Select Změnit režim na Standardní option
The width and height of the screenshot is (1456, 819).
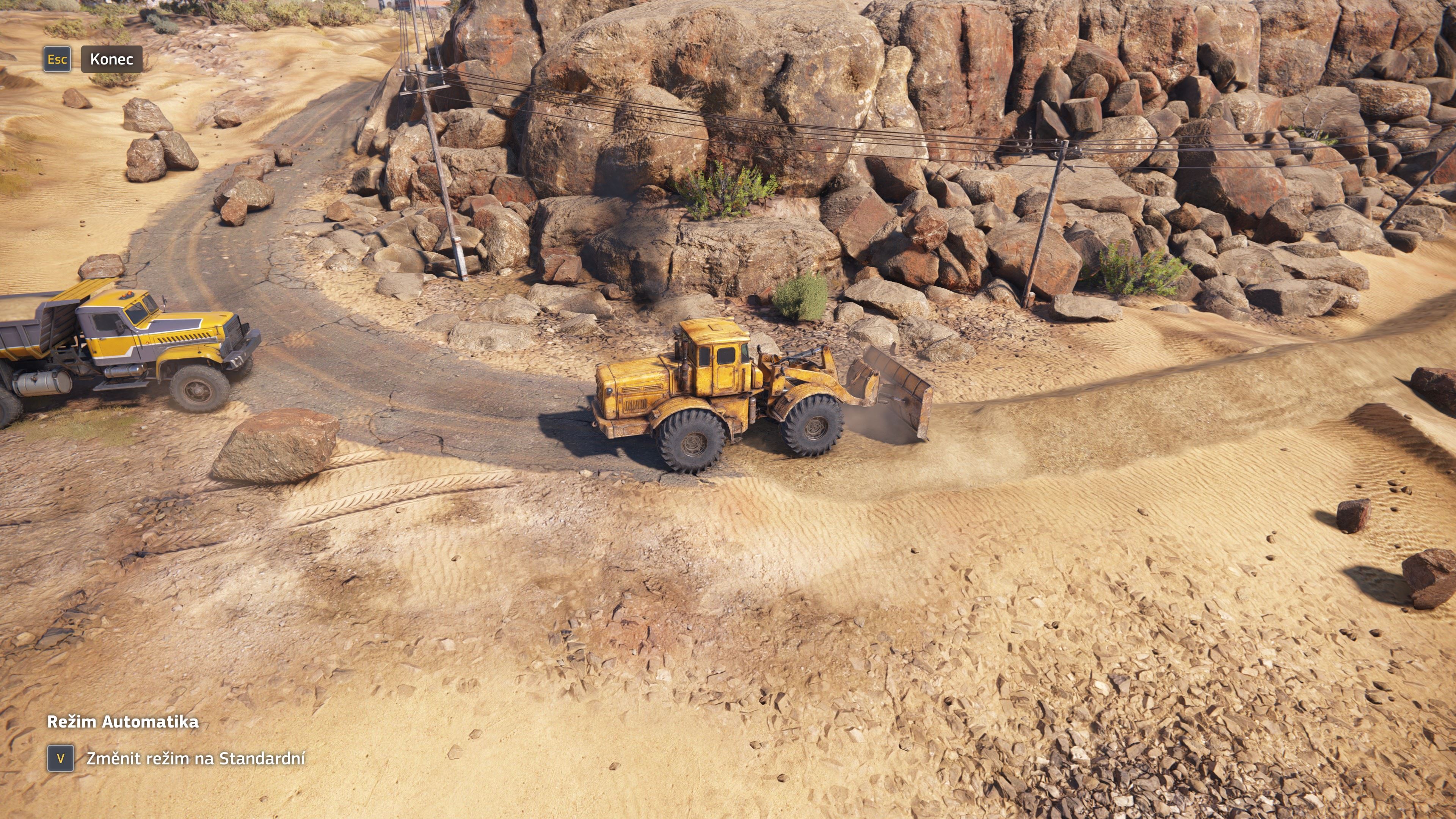click(195, 758)
